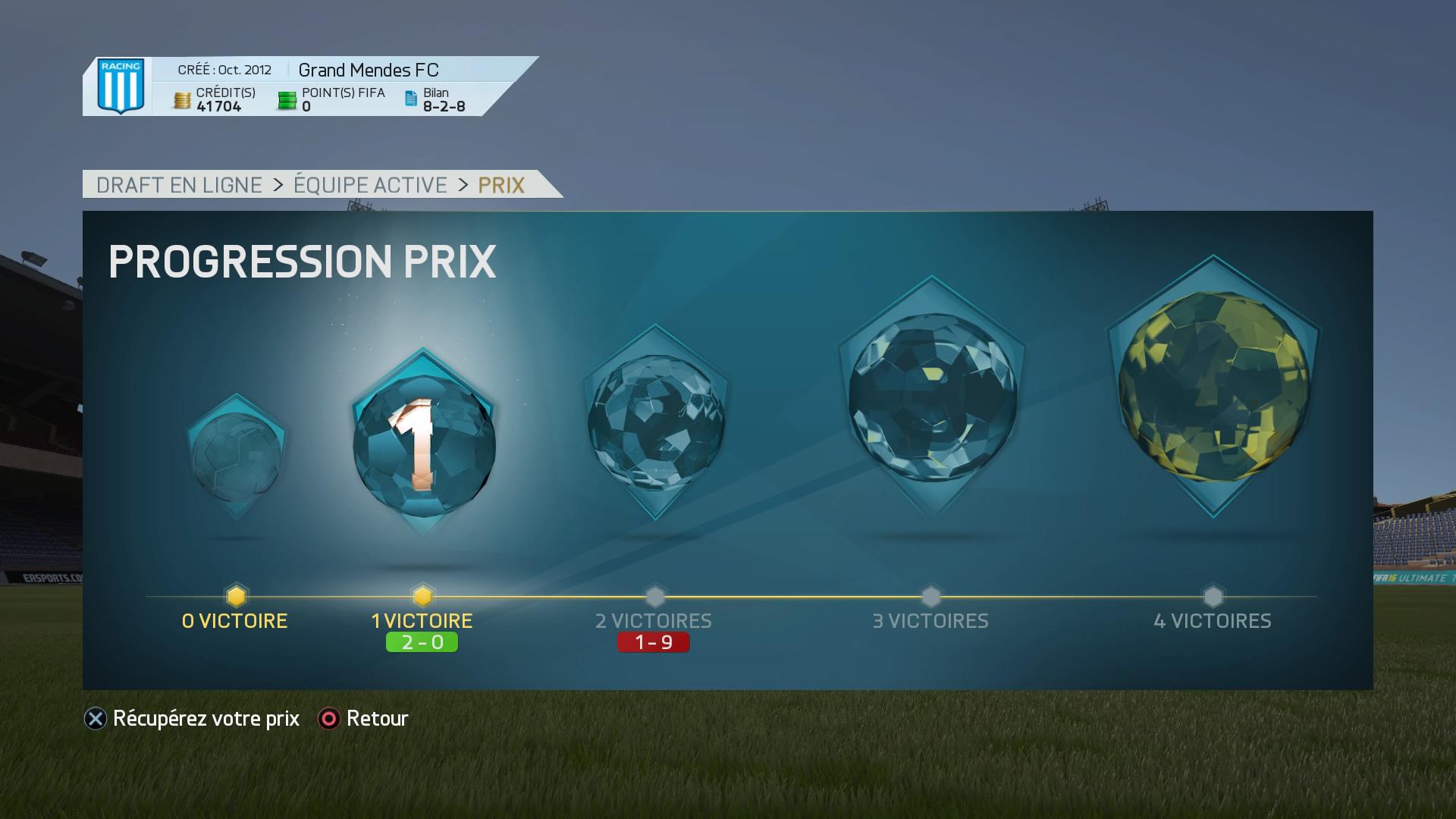
Task: Click the Racing club crest
Action: (121, 86)
